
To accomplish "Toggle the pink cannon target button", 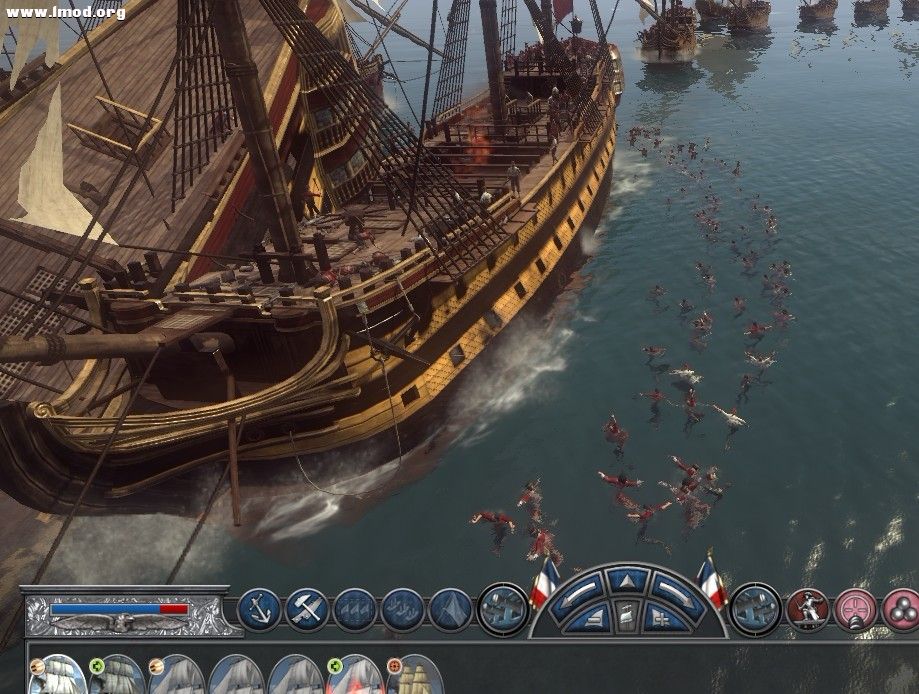I will coord(855,609).
